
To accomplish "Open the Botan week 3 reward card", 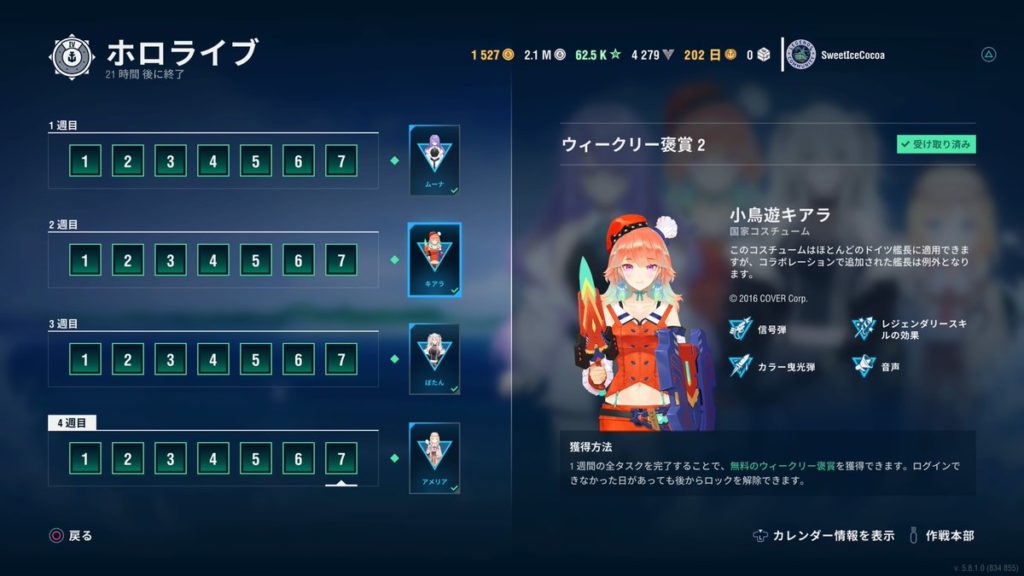I will pyautogui.click(x=434, y=359).
